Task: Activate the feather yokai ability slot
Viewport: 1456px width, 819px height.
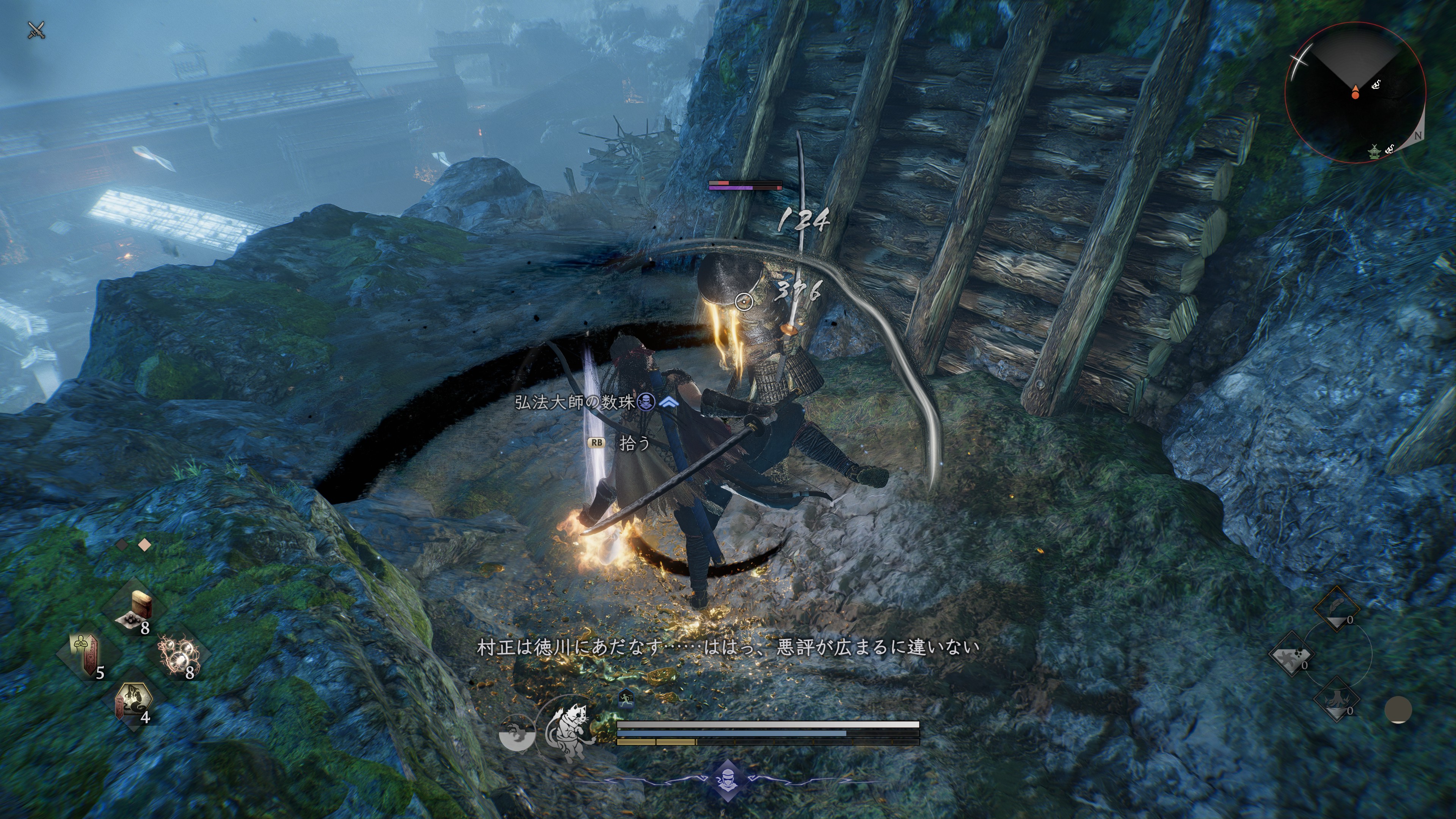Action: coord(1337,609)
